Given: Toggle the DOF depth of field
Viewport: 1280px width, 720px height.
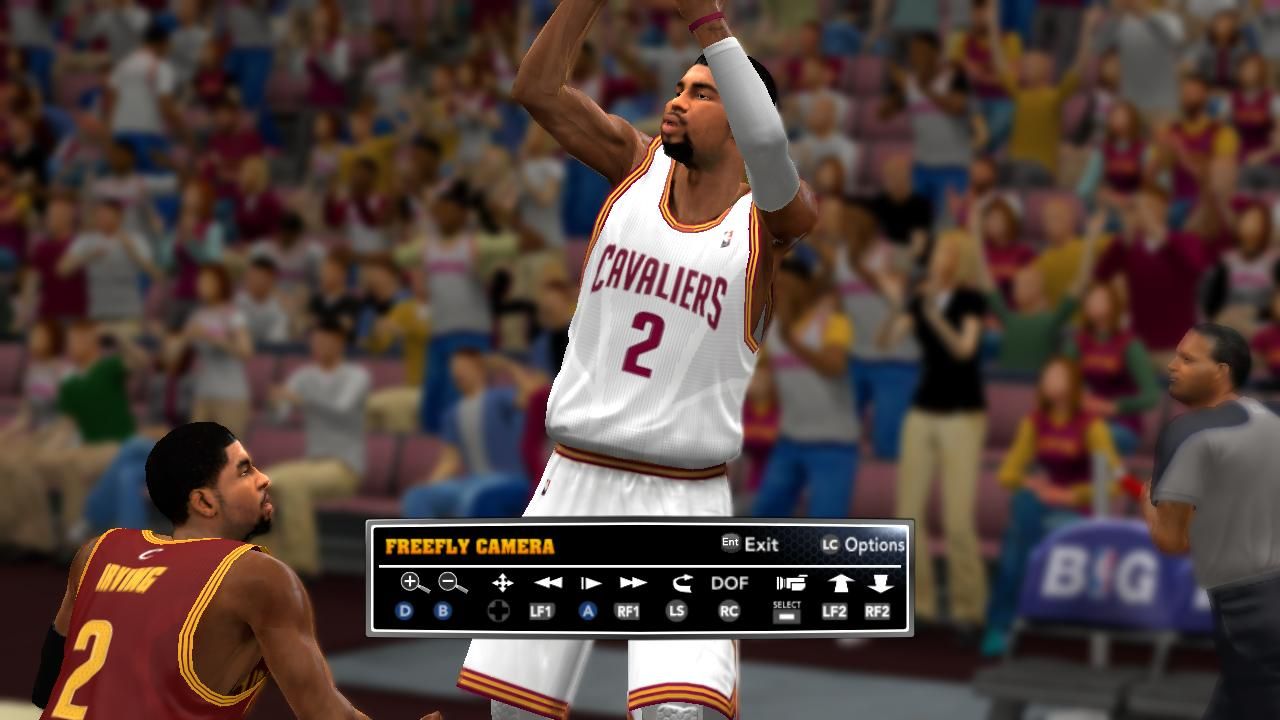Looking at the screenshot, I should pyautogui.click(x=730, y=583).
